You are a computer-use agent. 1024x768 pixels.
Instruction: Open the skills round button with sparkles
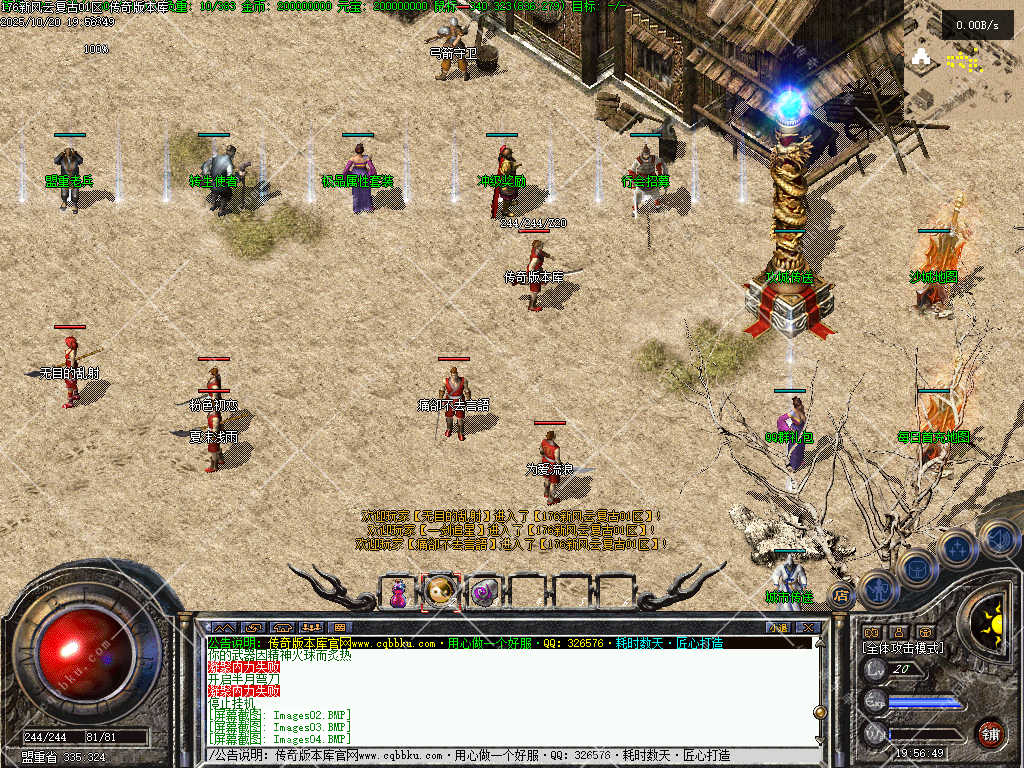coord(957,548)
